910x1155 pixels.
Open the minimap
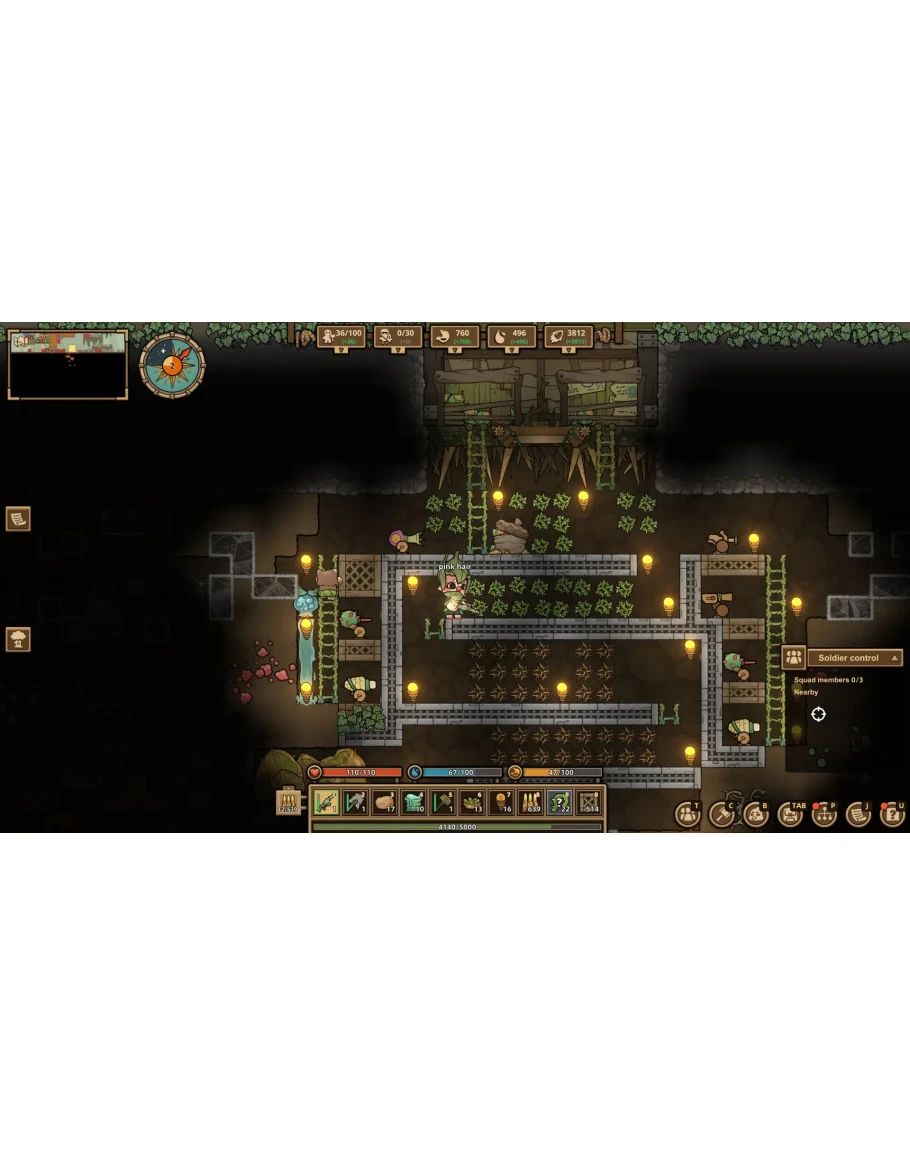point(68,364)
